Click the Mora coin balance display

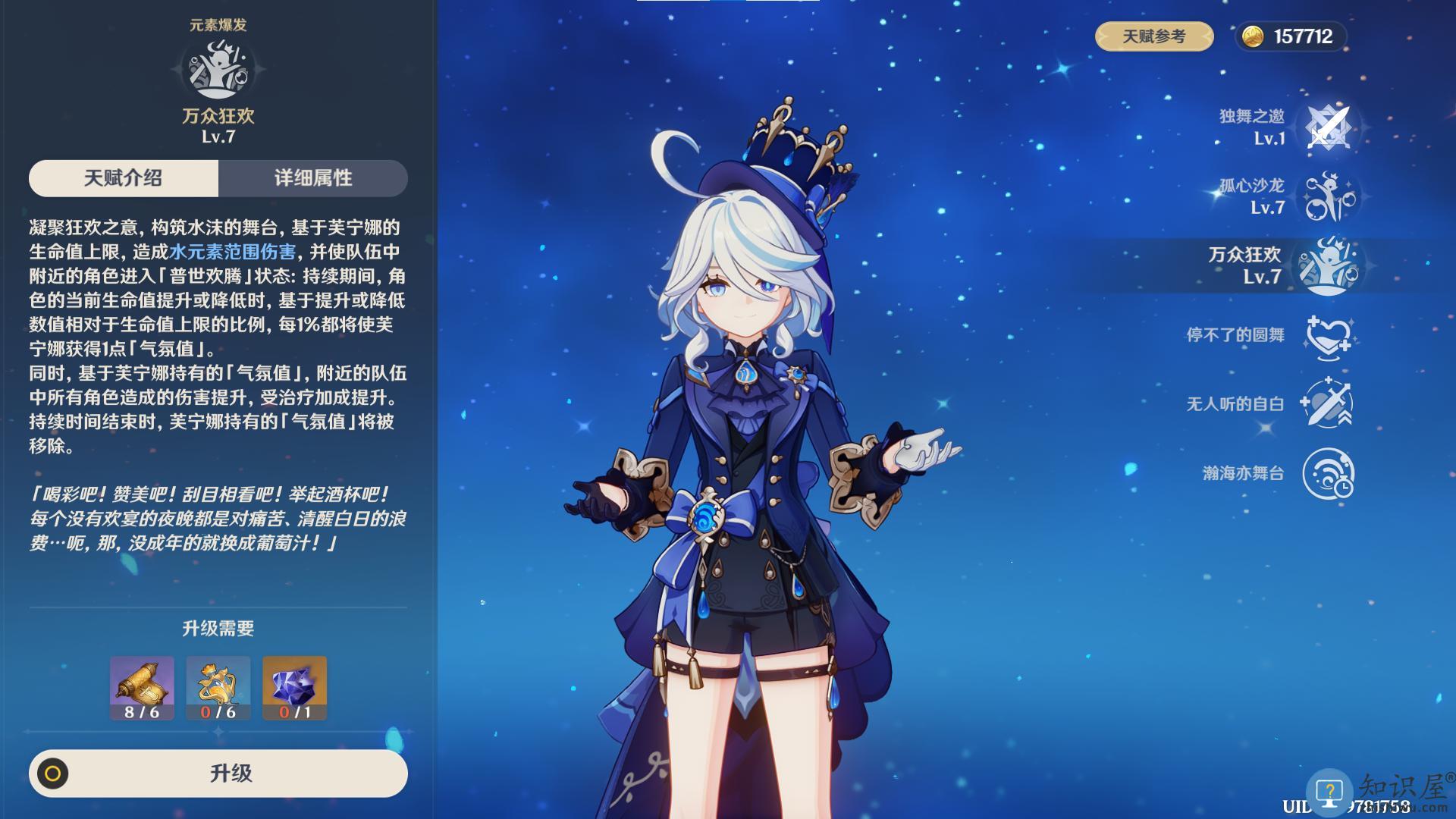tap(1291, 36)
